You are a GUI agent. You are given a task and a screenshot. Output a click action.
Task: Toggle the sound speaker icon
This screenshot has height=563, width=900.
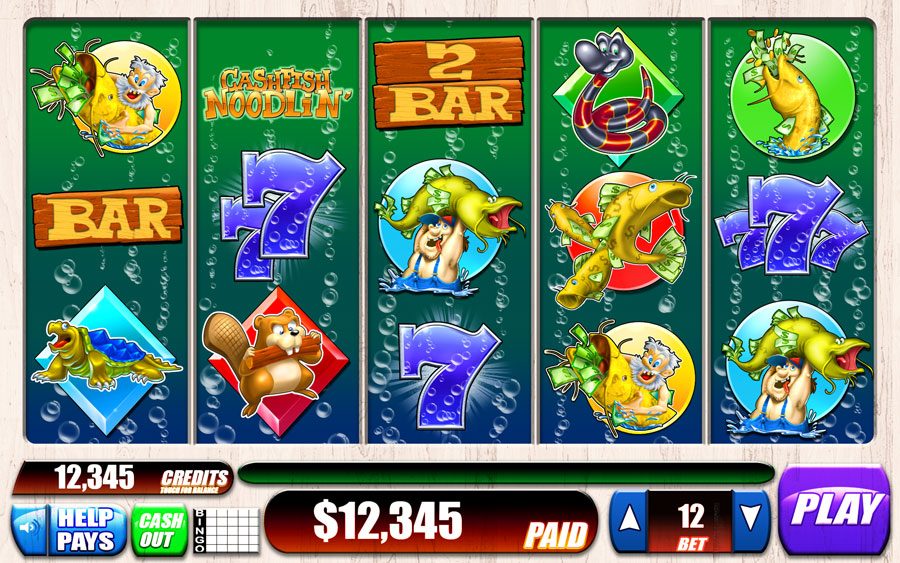31,529
